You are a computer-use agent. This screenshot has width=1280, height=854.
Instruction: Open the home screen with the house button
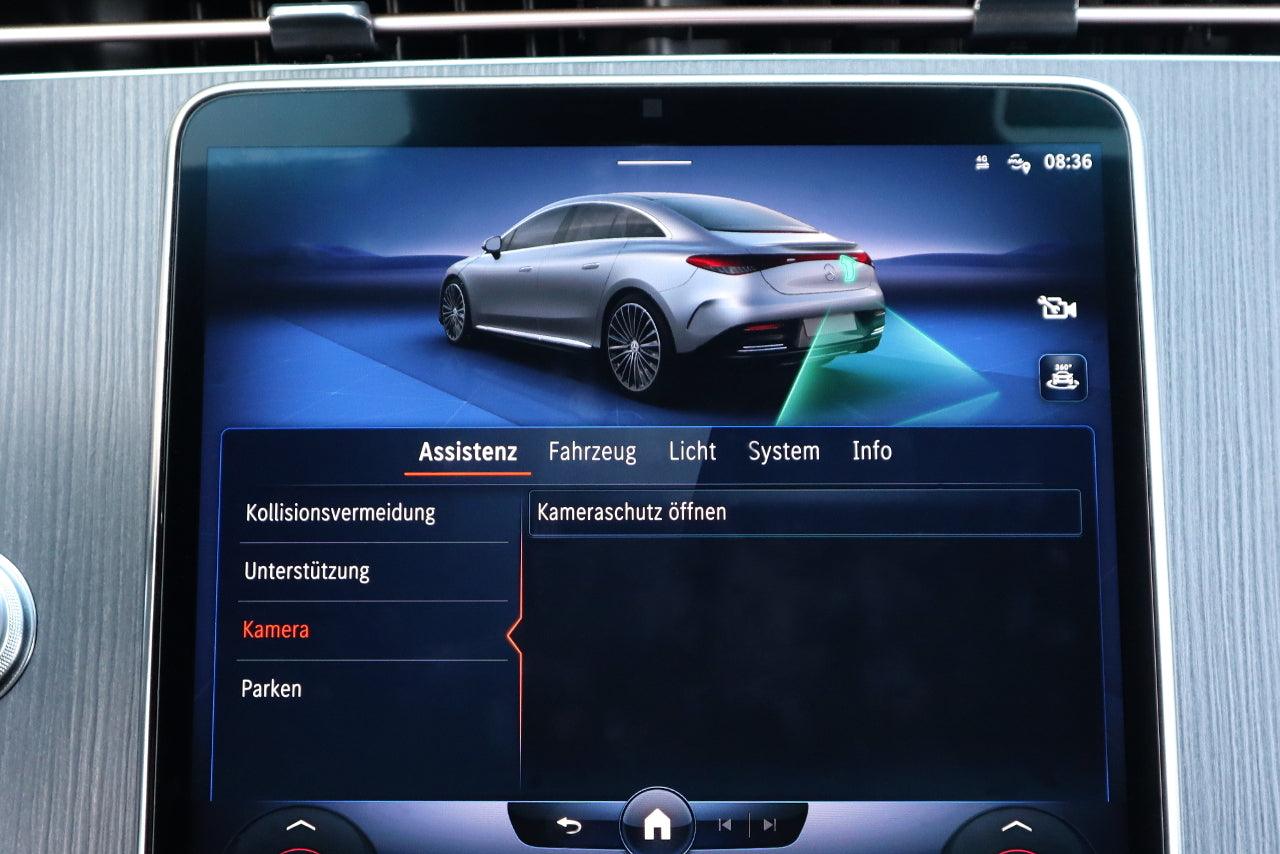point(657,825)
